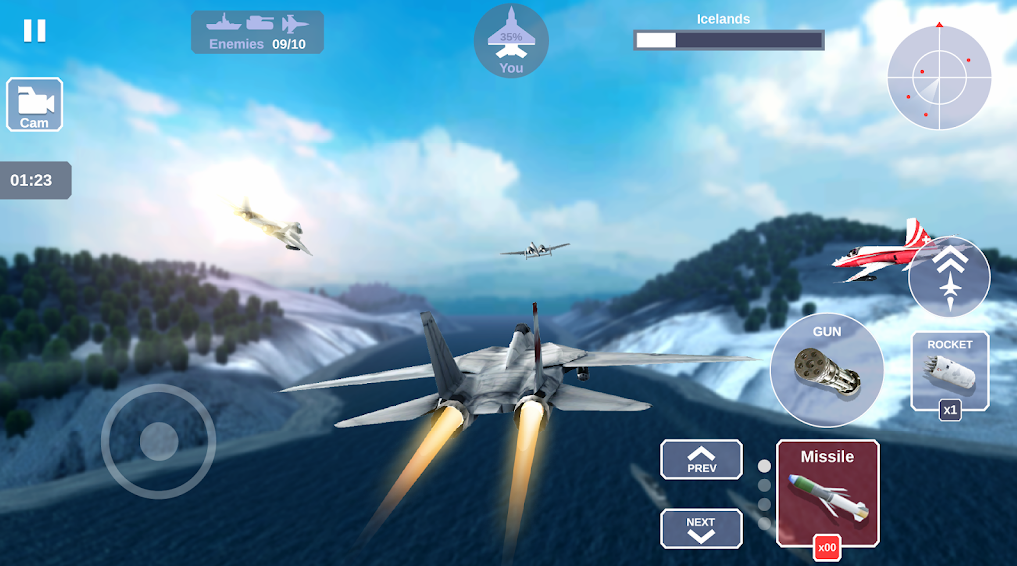The height and width of the screenshot is (566, 1017).
Task: Switch the camera view with Cam
Action: pos(35,105)
